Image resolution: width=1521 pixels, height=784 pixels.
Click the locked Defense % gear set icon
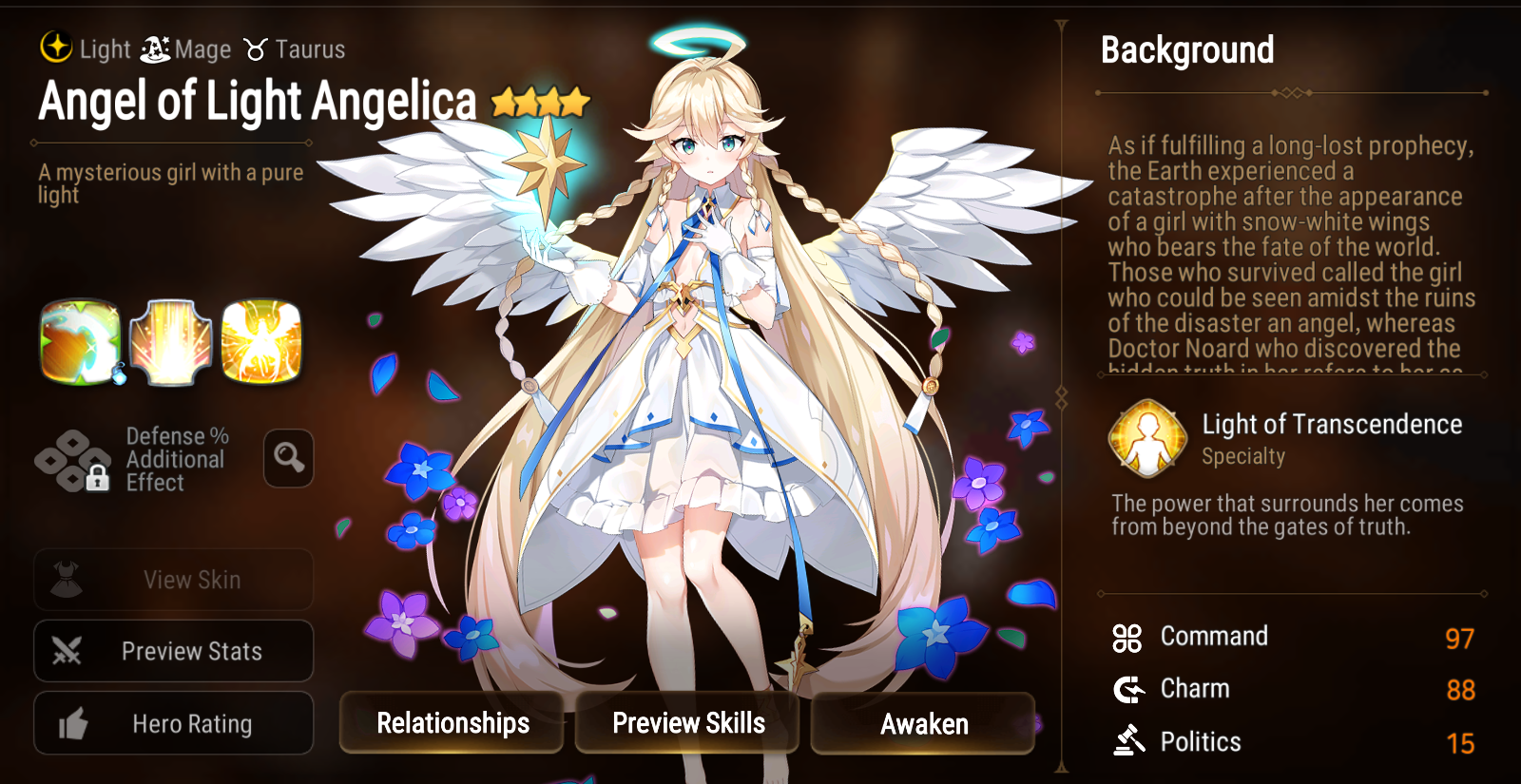coord(71,459)
